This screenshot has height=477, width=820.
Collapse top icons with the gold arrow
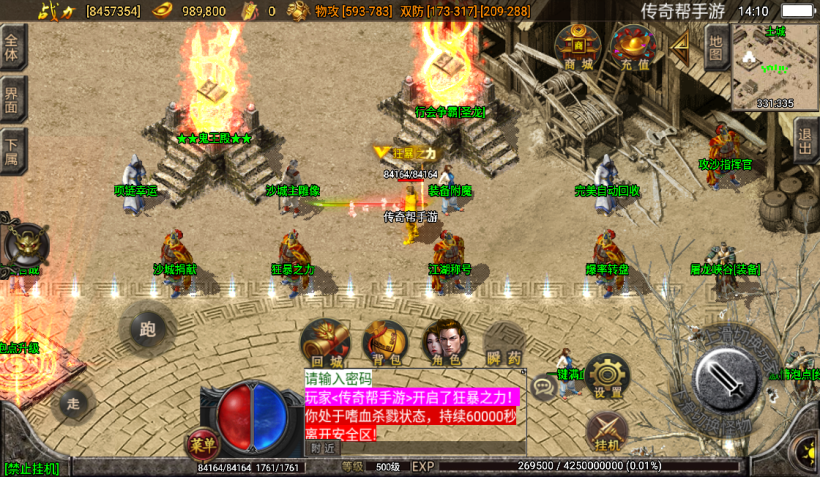680,45
